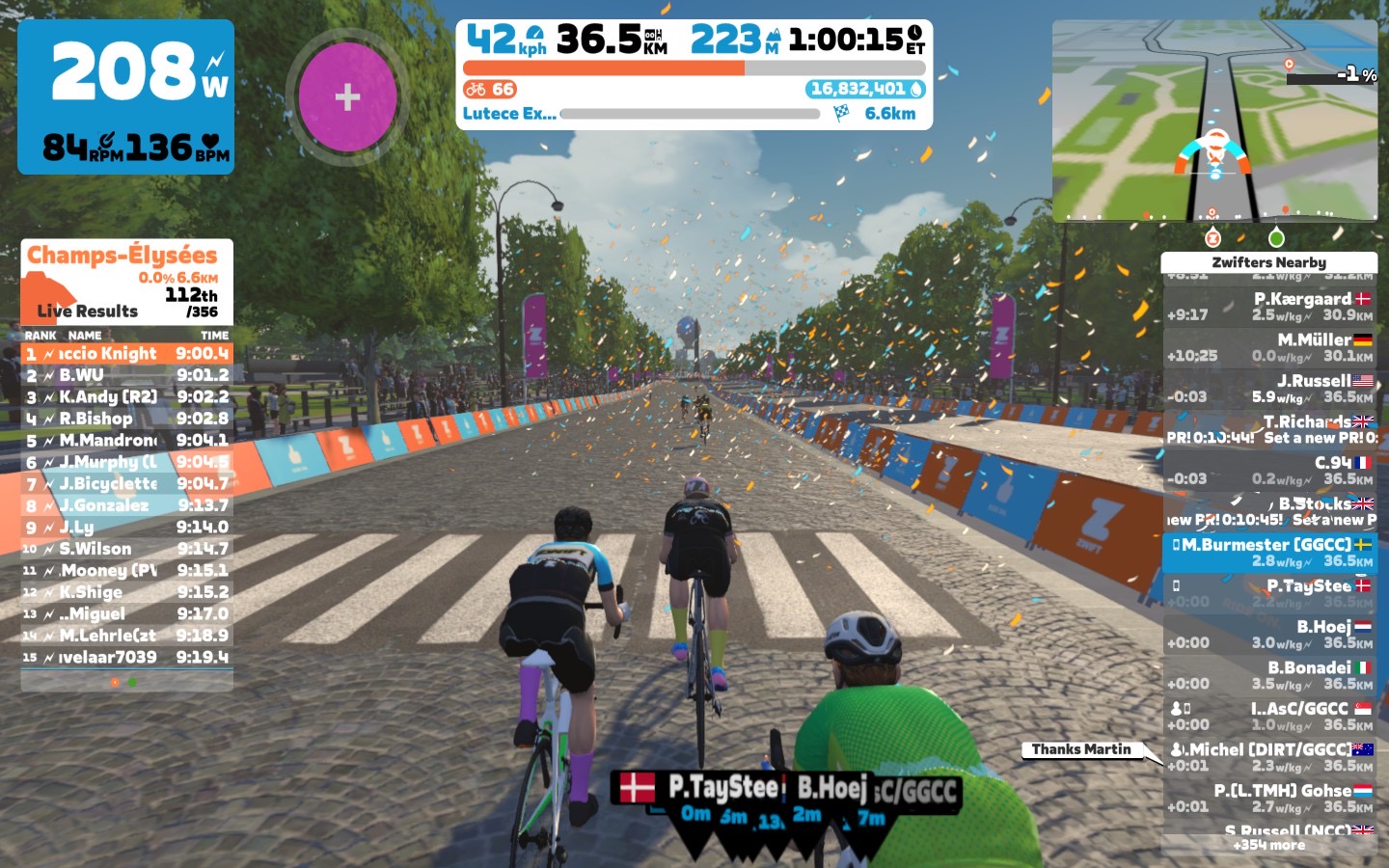Expand the +354 more riders entry

point(1269,845)
